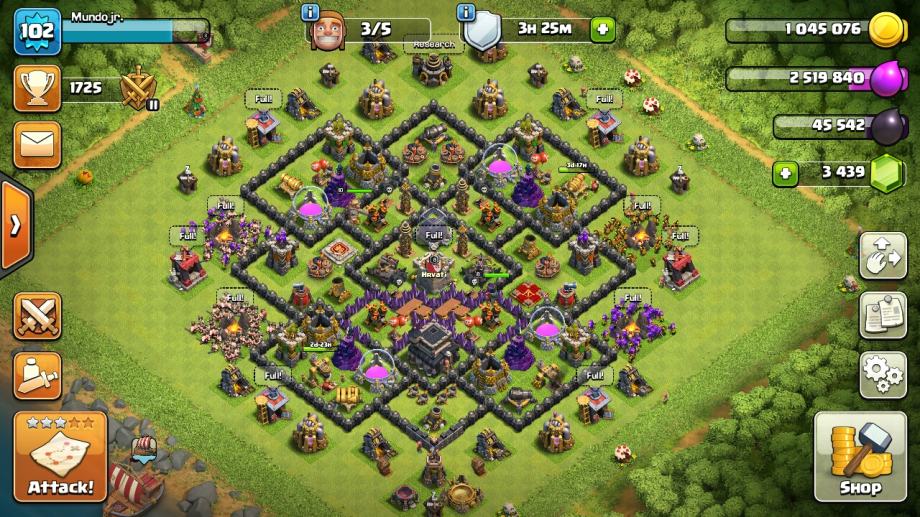
Task: Show shield info via the i icon
Action: [465, 12]
